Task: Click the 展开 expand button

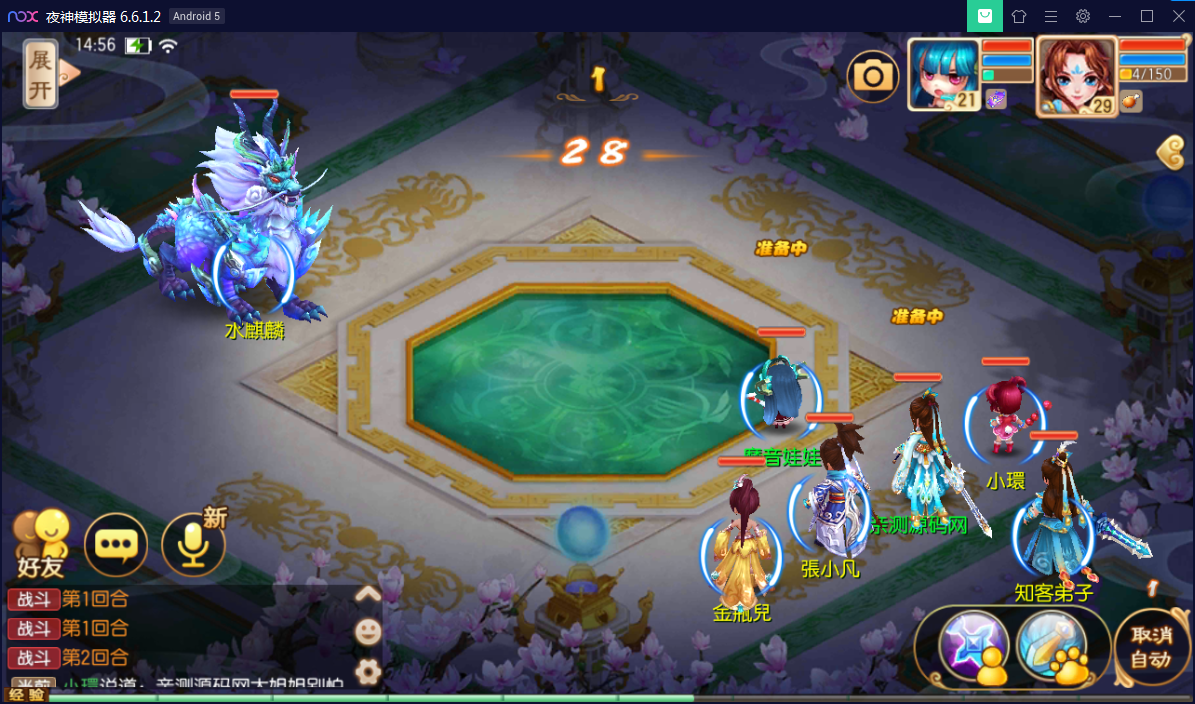Action: [41, 74]
